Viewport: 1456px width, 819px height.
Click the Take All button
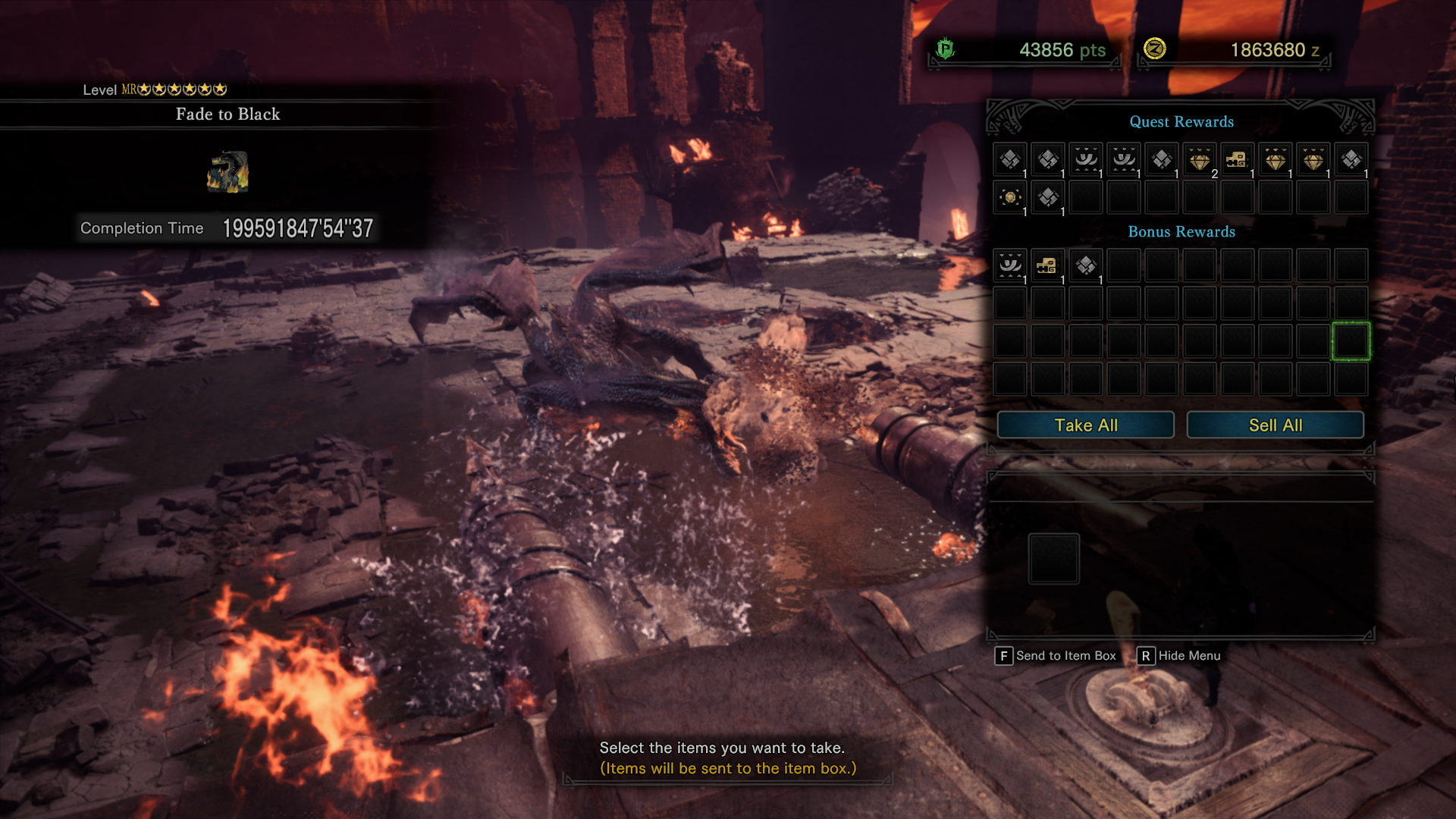tap(1085, 425)
